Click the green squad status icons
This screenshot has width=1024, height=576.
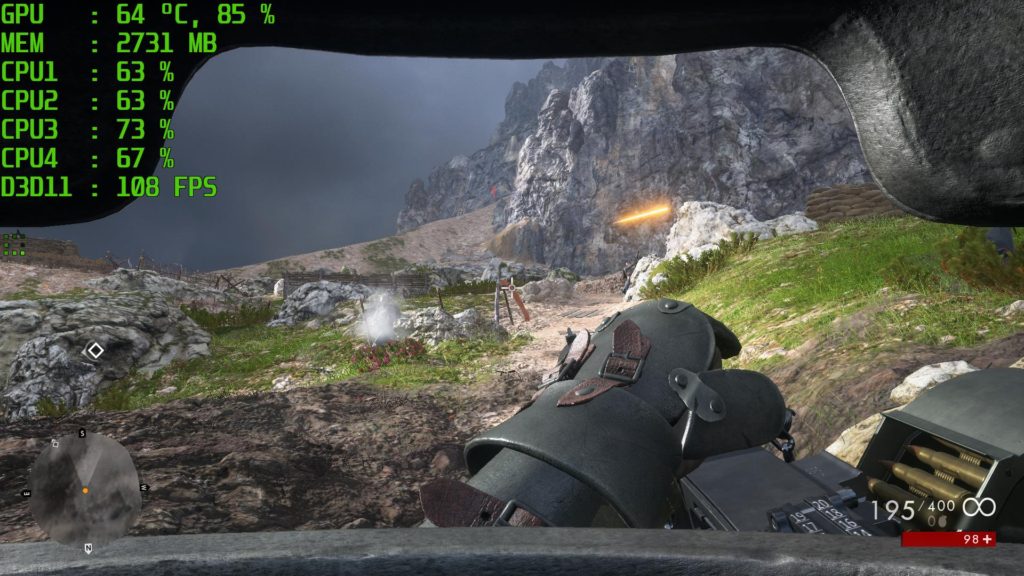pyautogui.click(x=14, y=245)
